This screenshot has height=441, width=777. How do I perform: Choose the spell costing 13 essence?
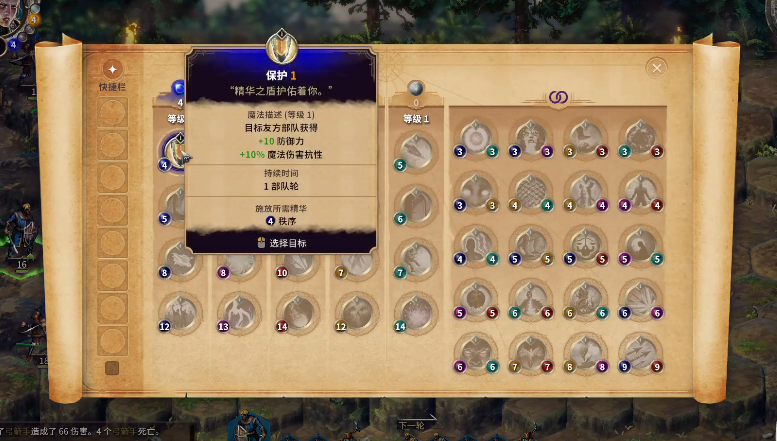[238, 311]
